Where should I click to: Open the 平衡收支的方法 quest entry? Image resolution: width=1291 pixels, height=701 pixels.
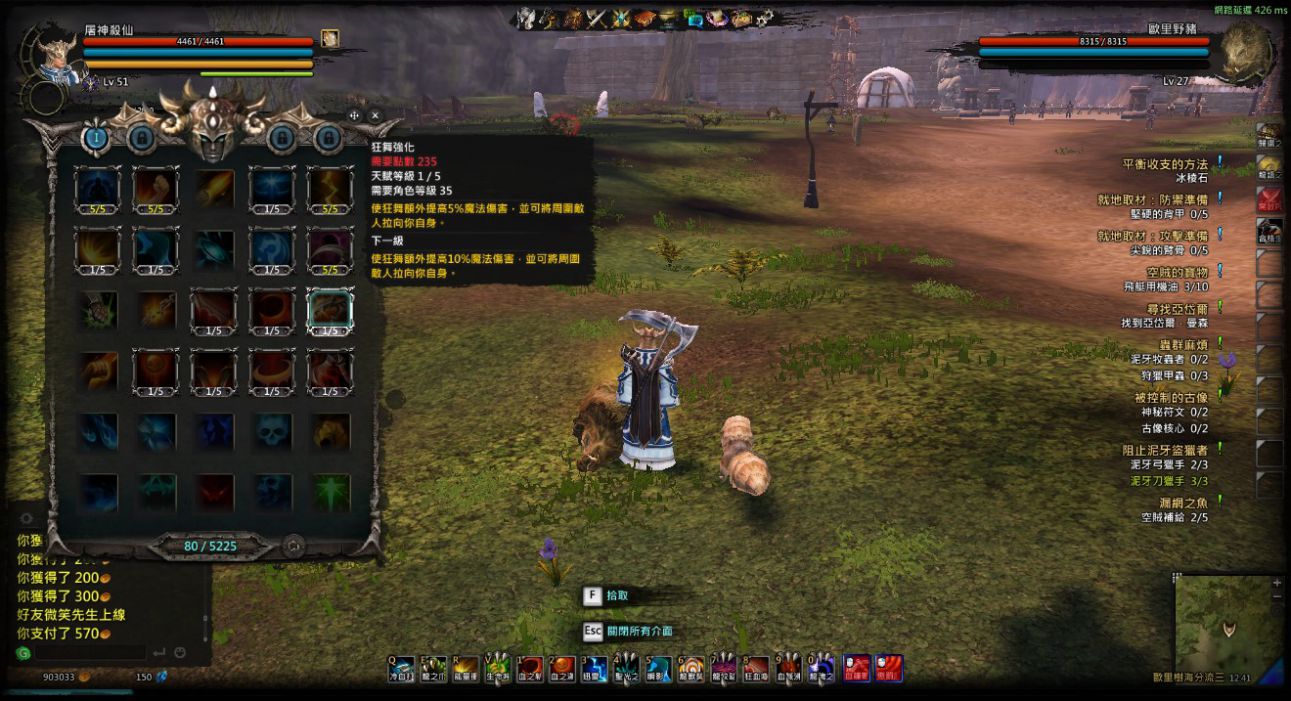point(1165,163)
